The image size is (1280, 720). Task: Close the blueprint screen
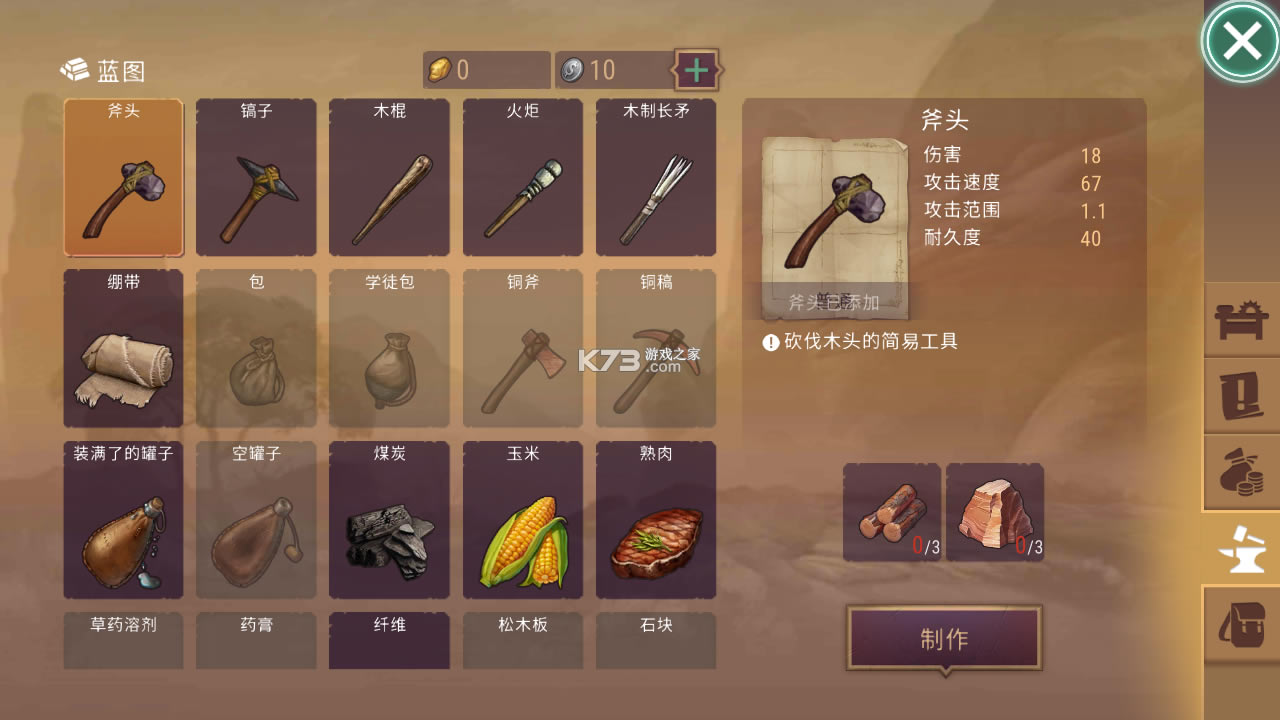pyautogui.click(x=1241, y=40)
